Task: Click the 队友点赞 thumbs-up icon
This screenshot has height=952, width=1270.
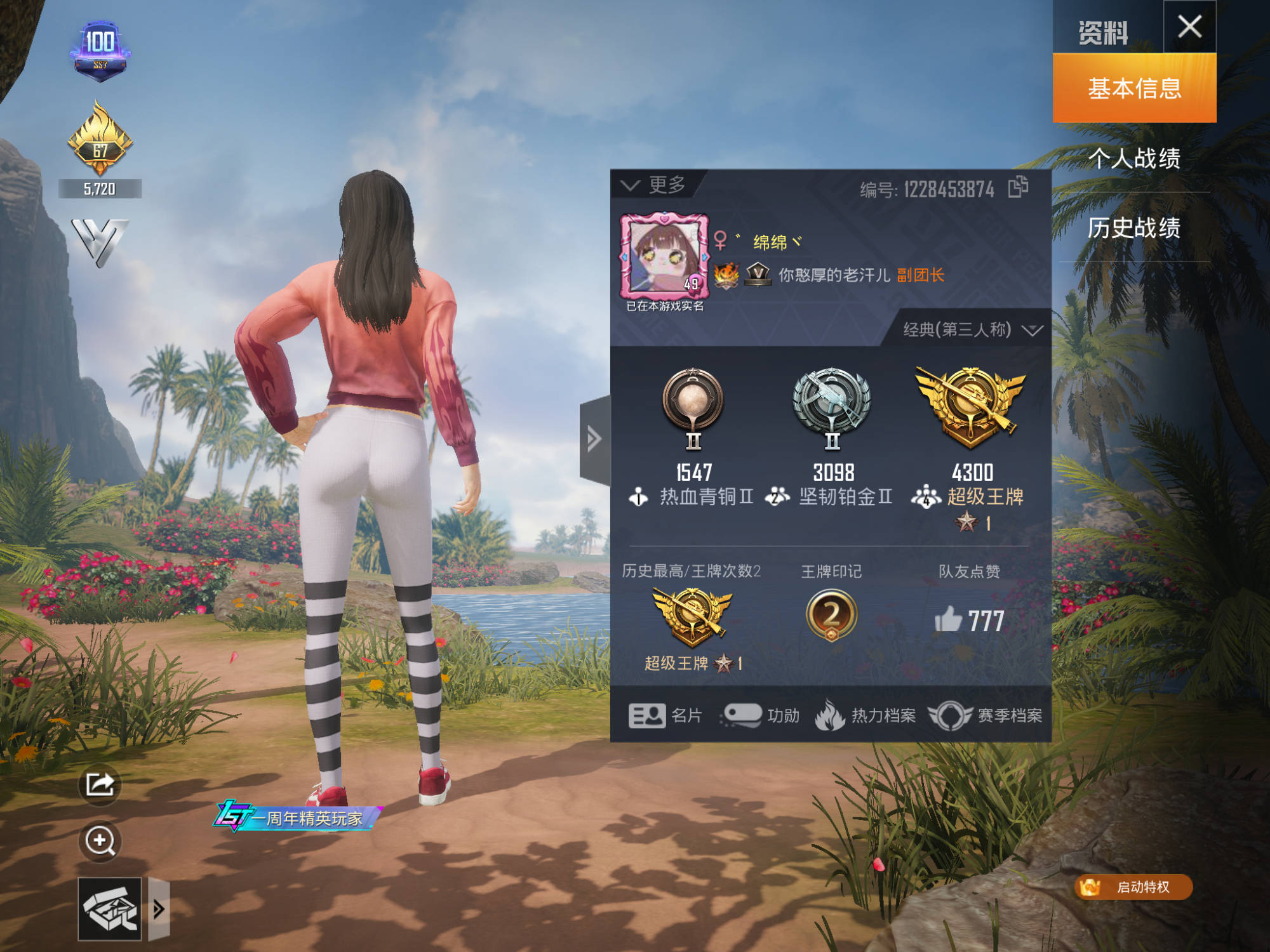Action: pos(949,619)
